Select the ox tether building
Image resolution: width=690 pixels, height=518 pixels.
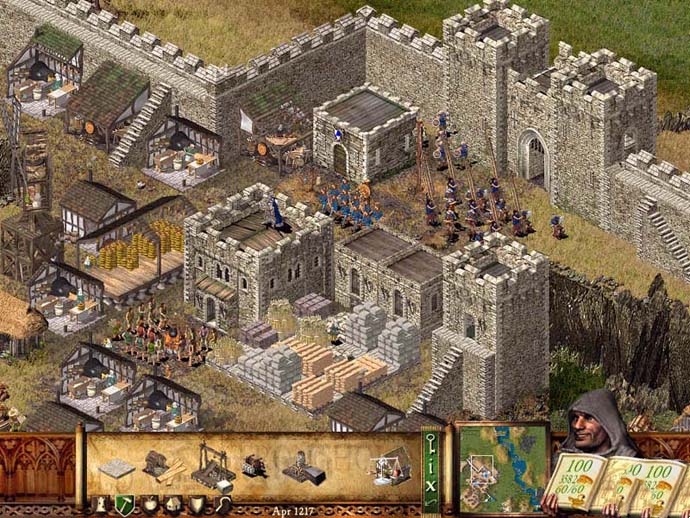(253, 466)
